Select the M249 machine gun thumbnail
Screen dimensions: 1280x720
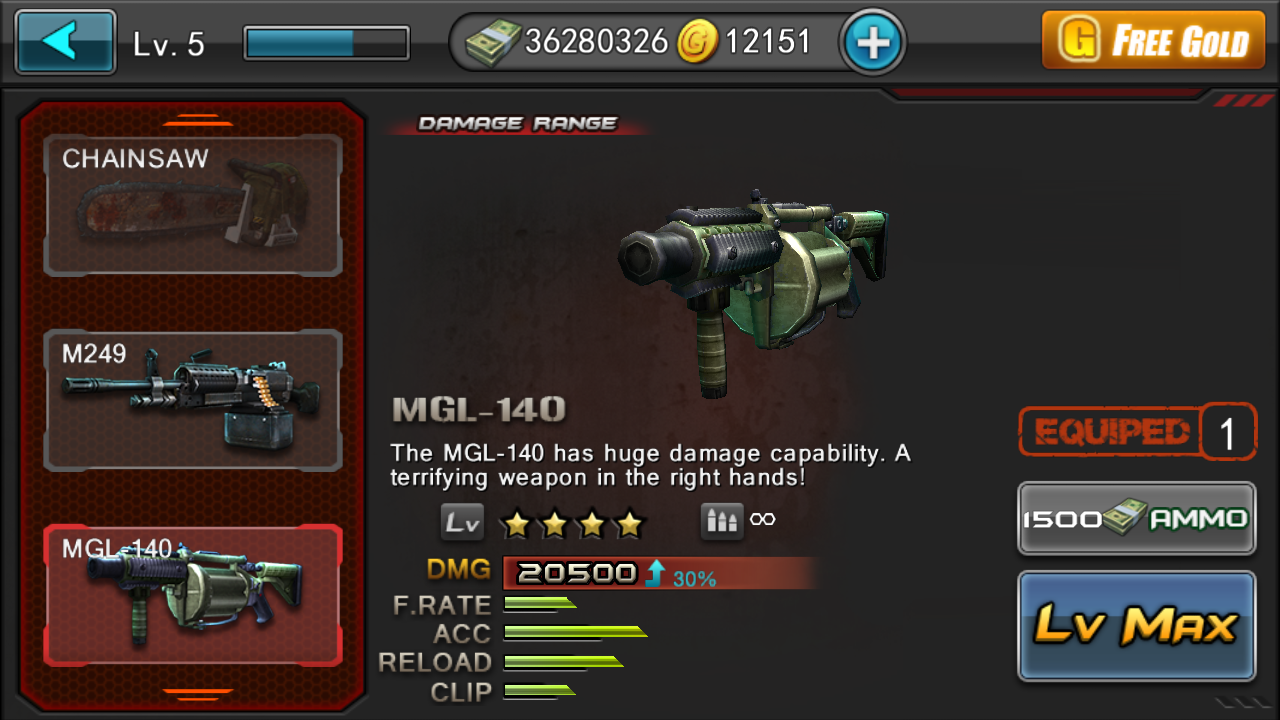click(x=192, y=400)
